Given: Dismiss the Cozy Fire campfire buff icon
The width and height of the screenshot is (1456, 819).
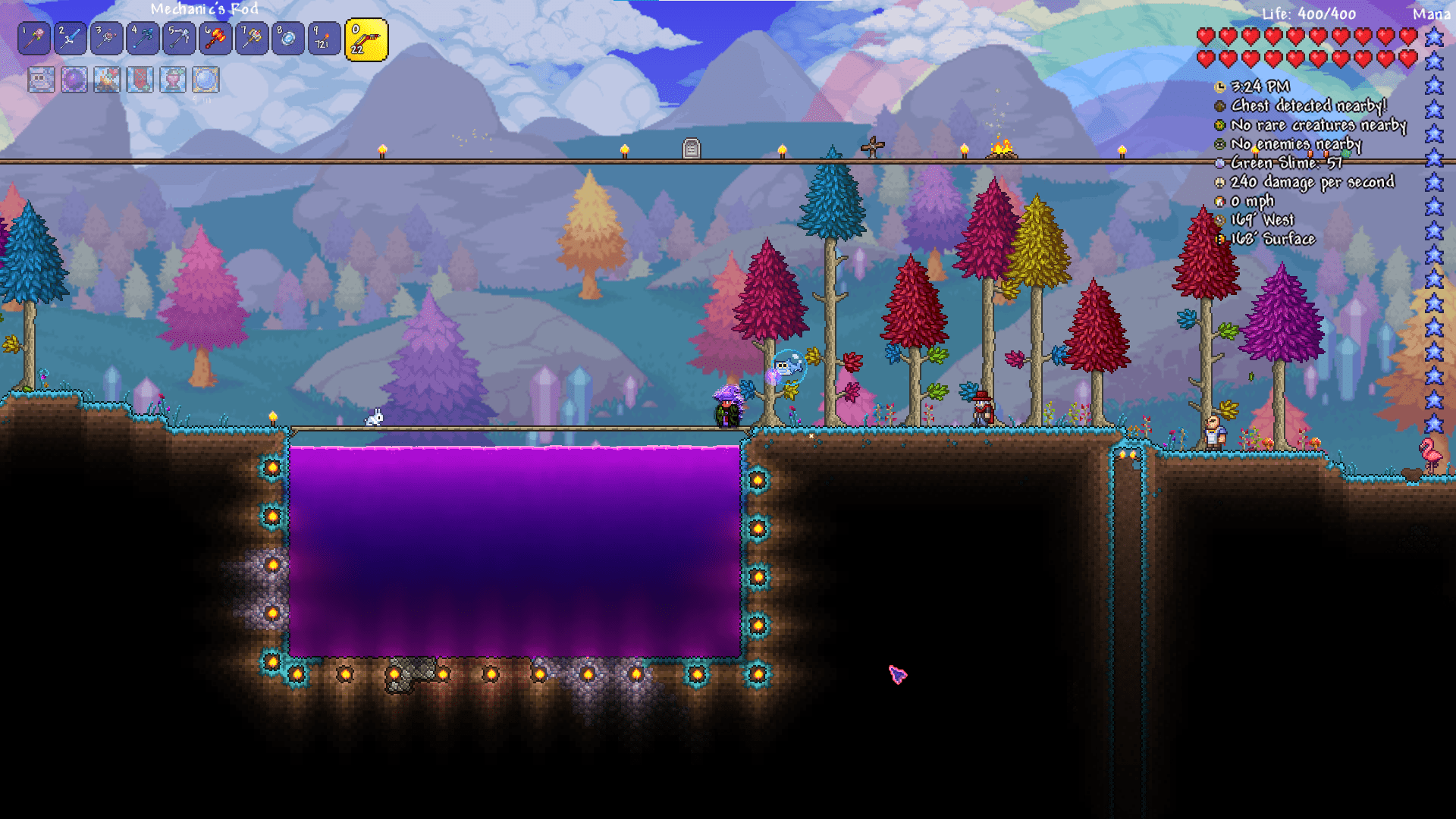Looking at the screenshot, I should click(x=108, y=80).
